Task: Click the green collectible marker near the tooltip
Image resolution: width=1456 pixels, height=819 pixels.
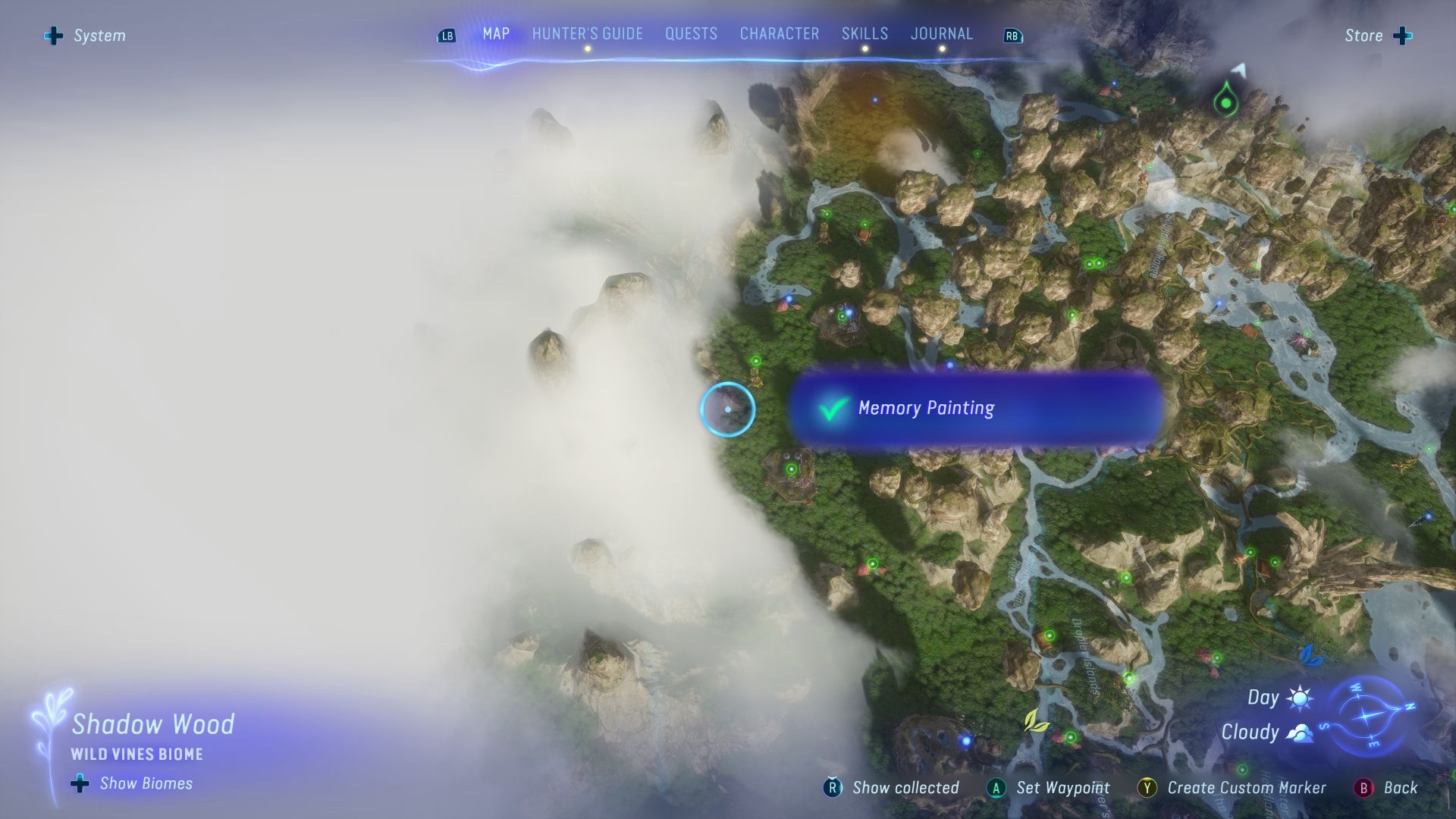Action: tap(756, 361)
